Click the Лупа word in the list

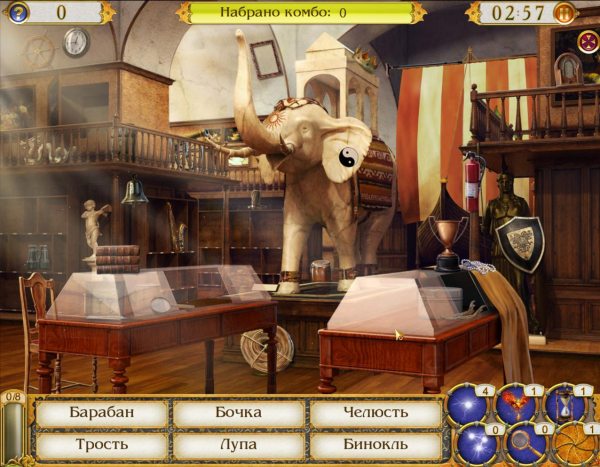(x=238, y=443)
